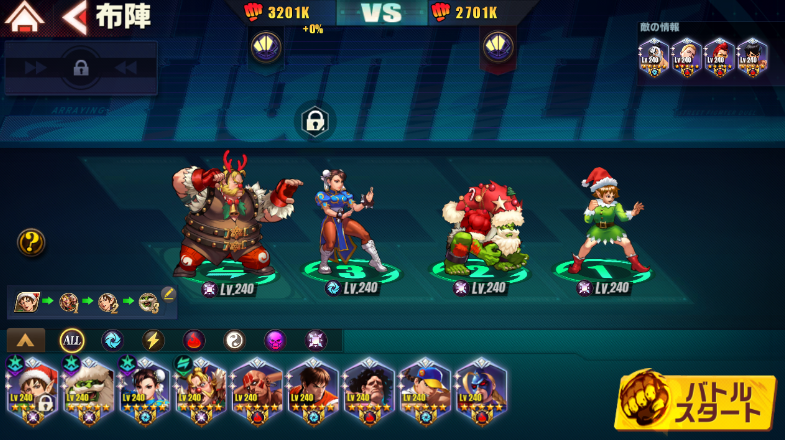Filter fighters by lightning bolt element
This screenshot has height=440, width=785.
coord(152,340)
